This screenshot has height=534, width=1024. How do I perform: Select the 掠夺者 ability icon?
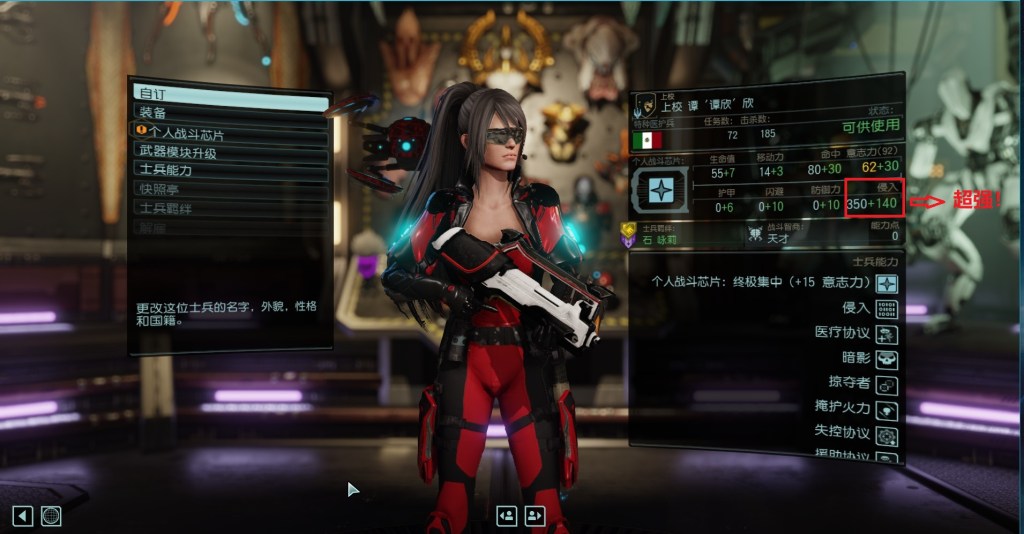click(886, 385)
